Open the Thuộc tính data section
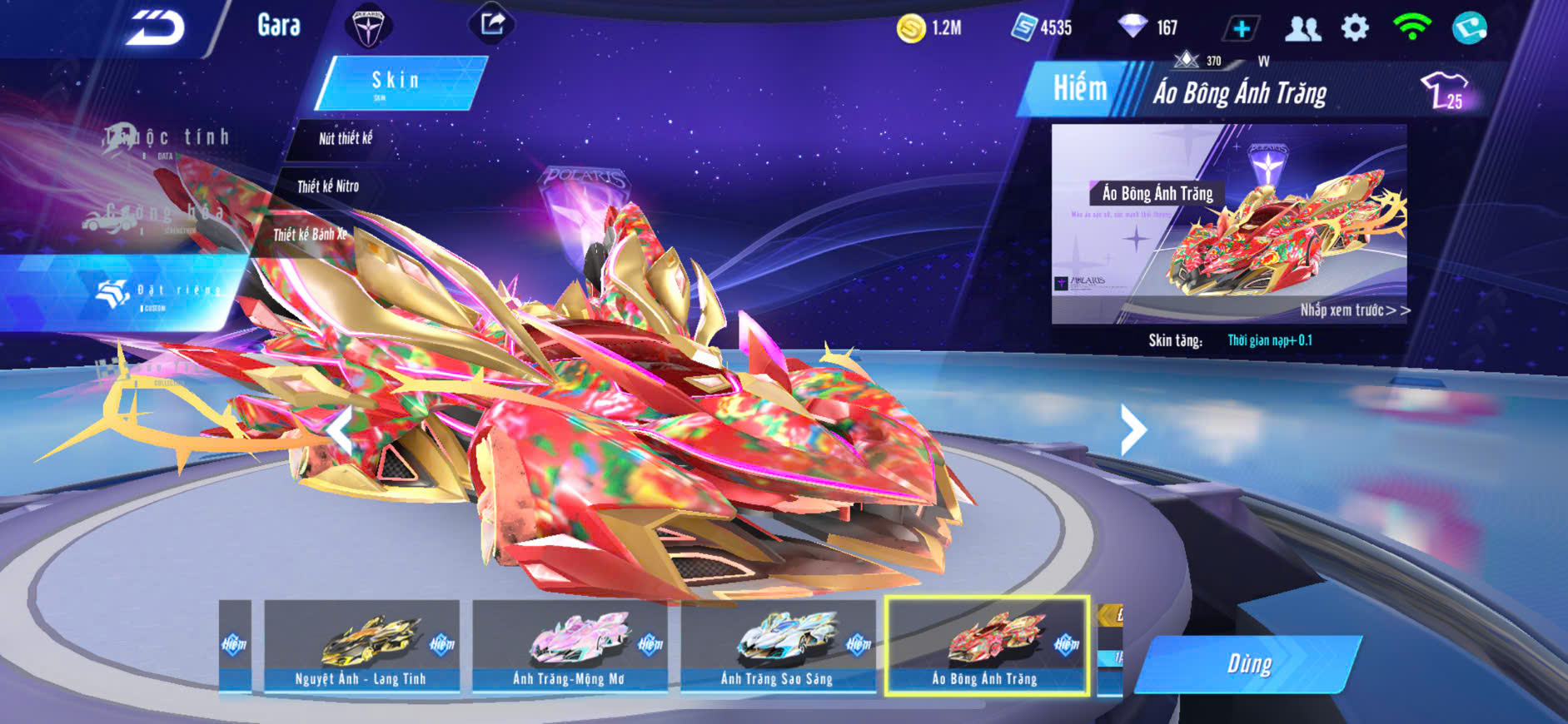1568x724 pixels. point(167,139)
